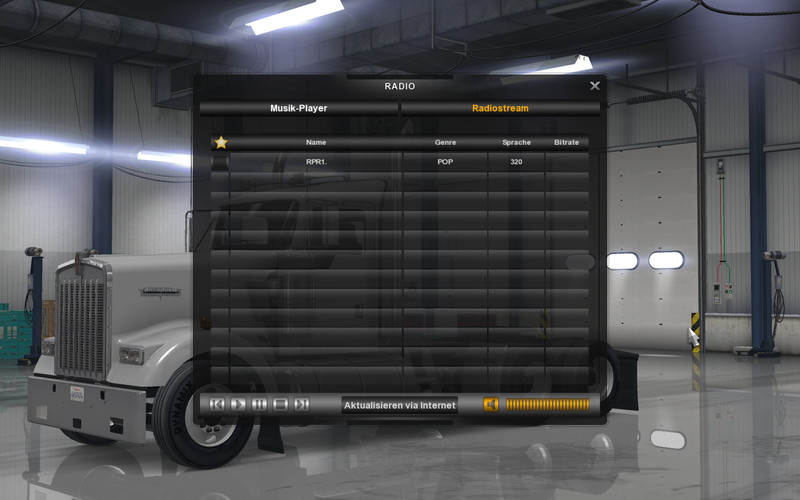Switch to the Musik-Player tab

(299, 108)
